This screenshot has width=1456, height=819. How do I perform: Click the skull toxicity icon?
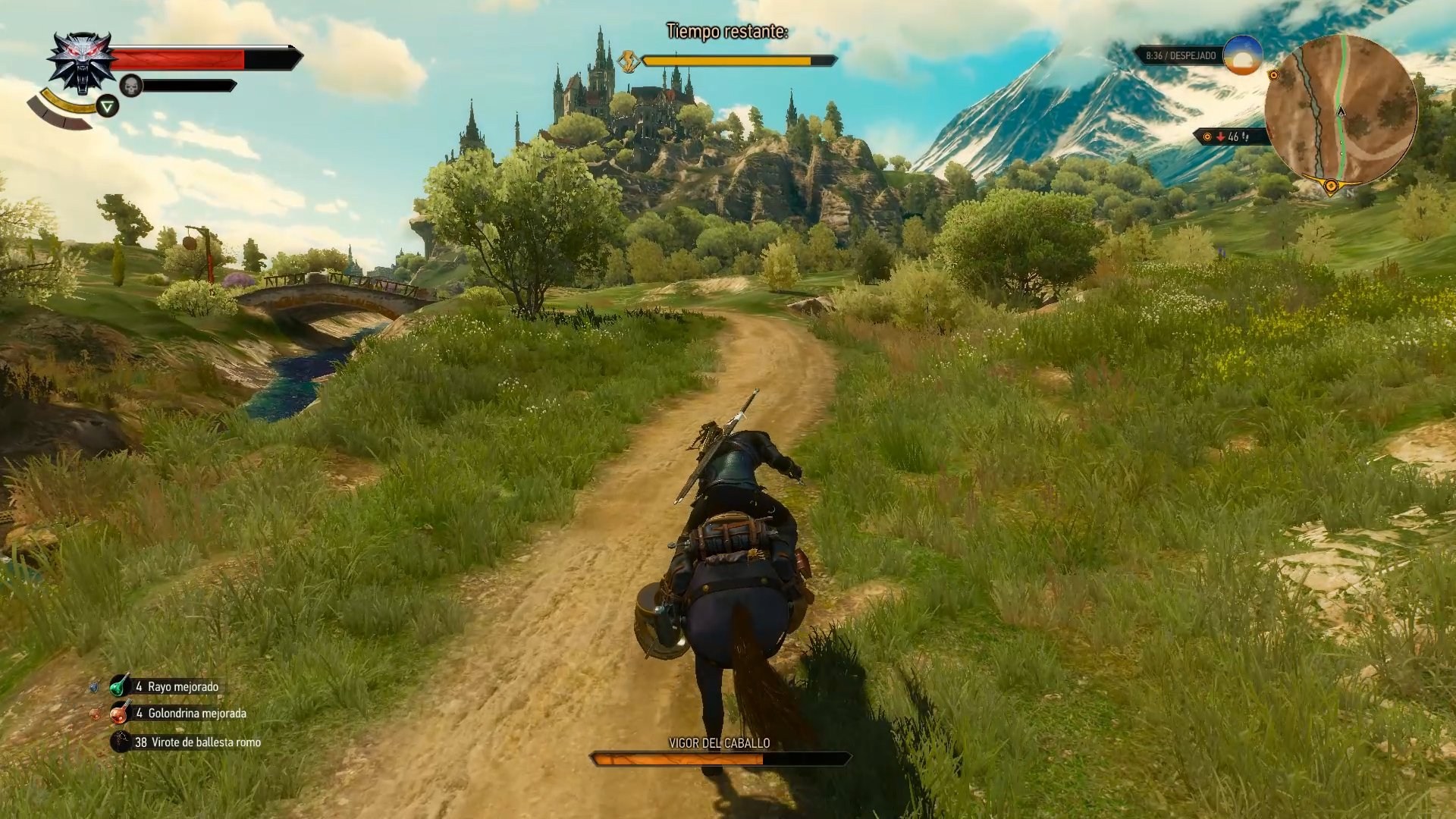point(131,84)
